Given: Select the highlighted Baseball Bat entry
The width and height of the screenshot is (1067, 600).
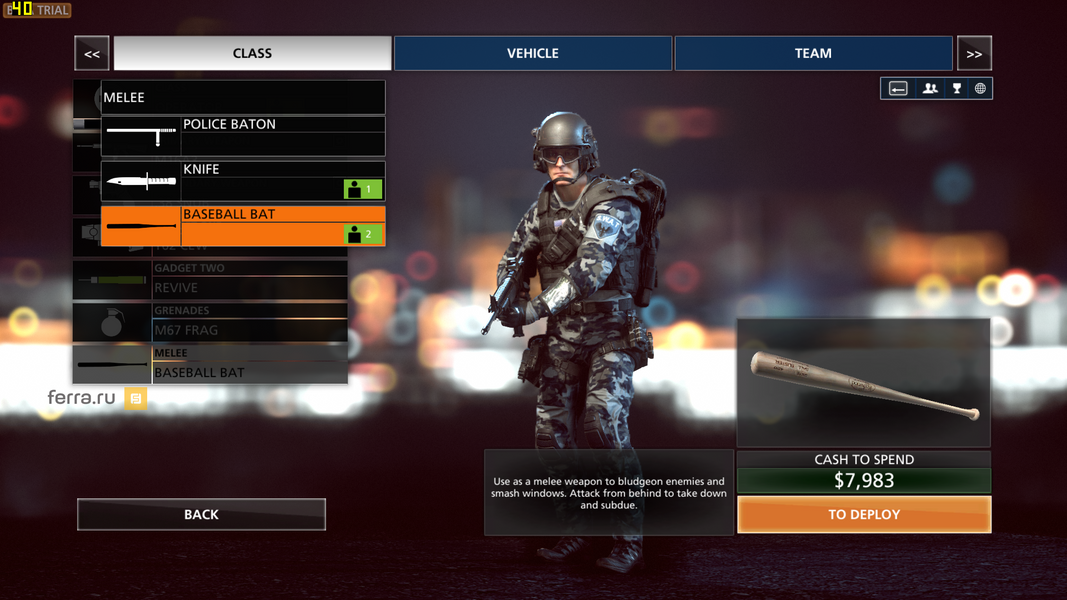Looking at the screenshot, I should [243, 226].
